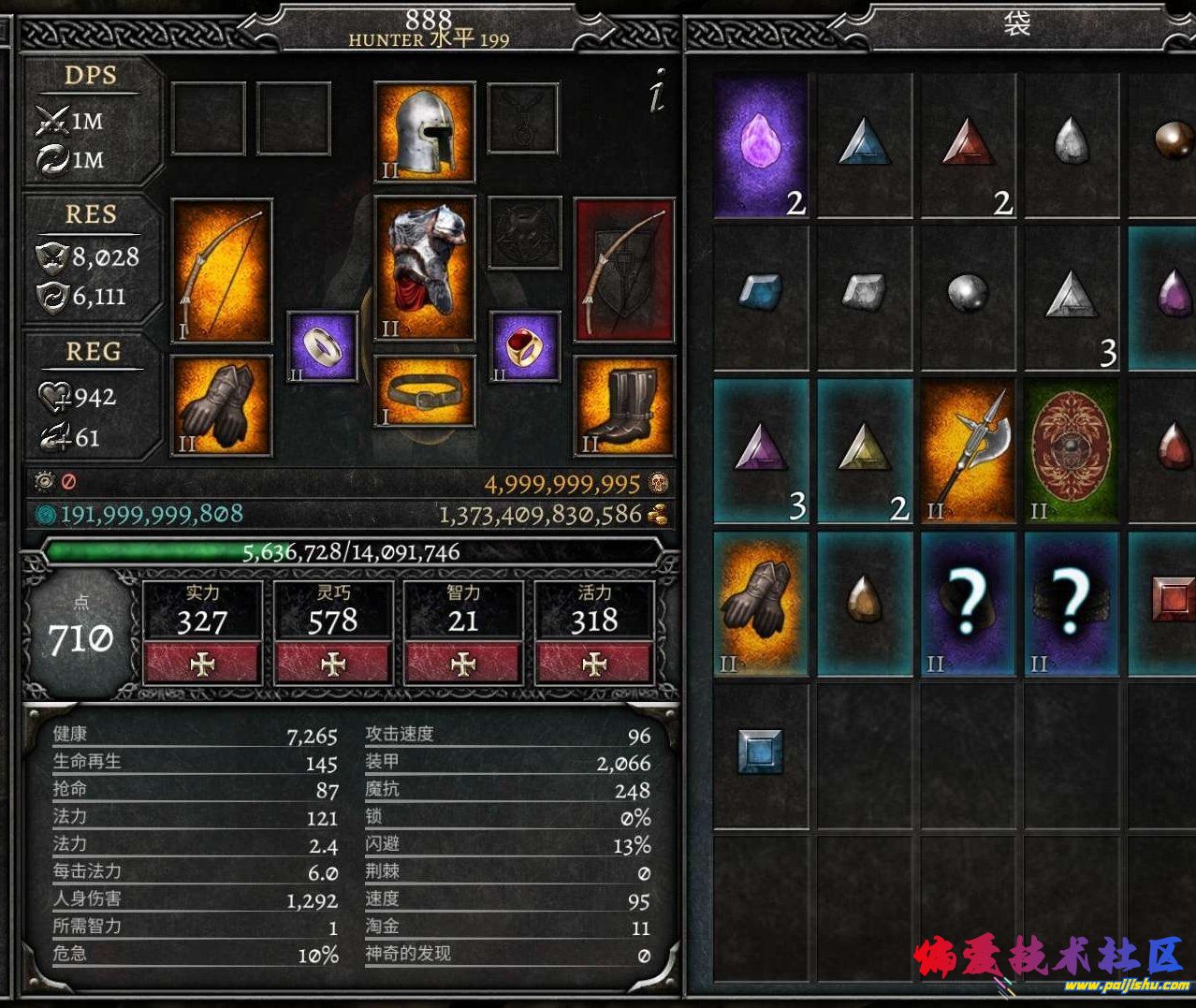1196x1008 pixels.
Task: Choose the blue triangle gem in bag
Action: [x=864, y=146]
